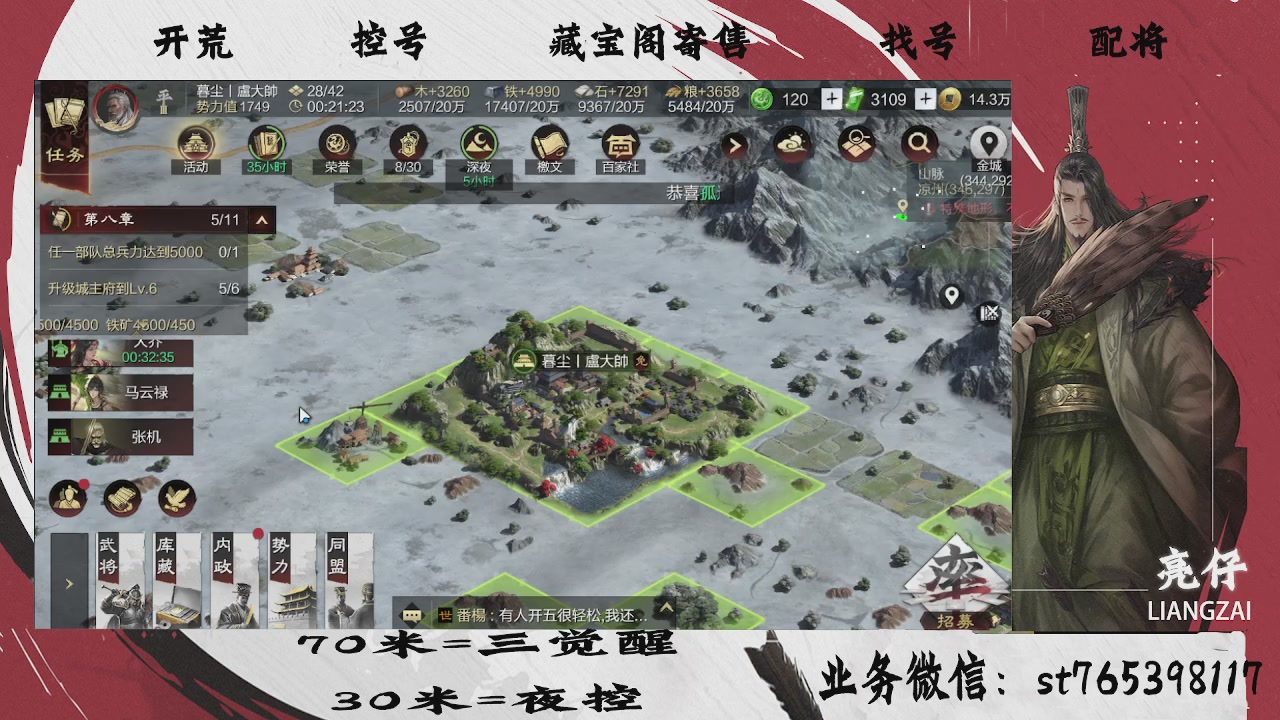1280x720 pixels.
Task: Open the 荣誉 honor panel
Action: point(338,143)
